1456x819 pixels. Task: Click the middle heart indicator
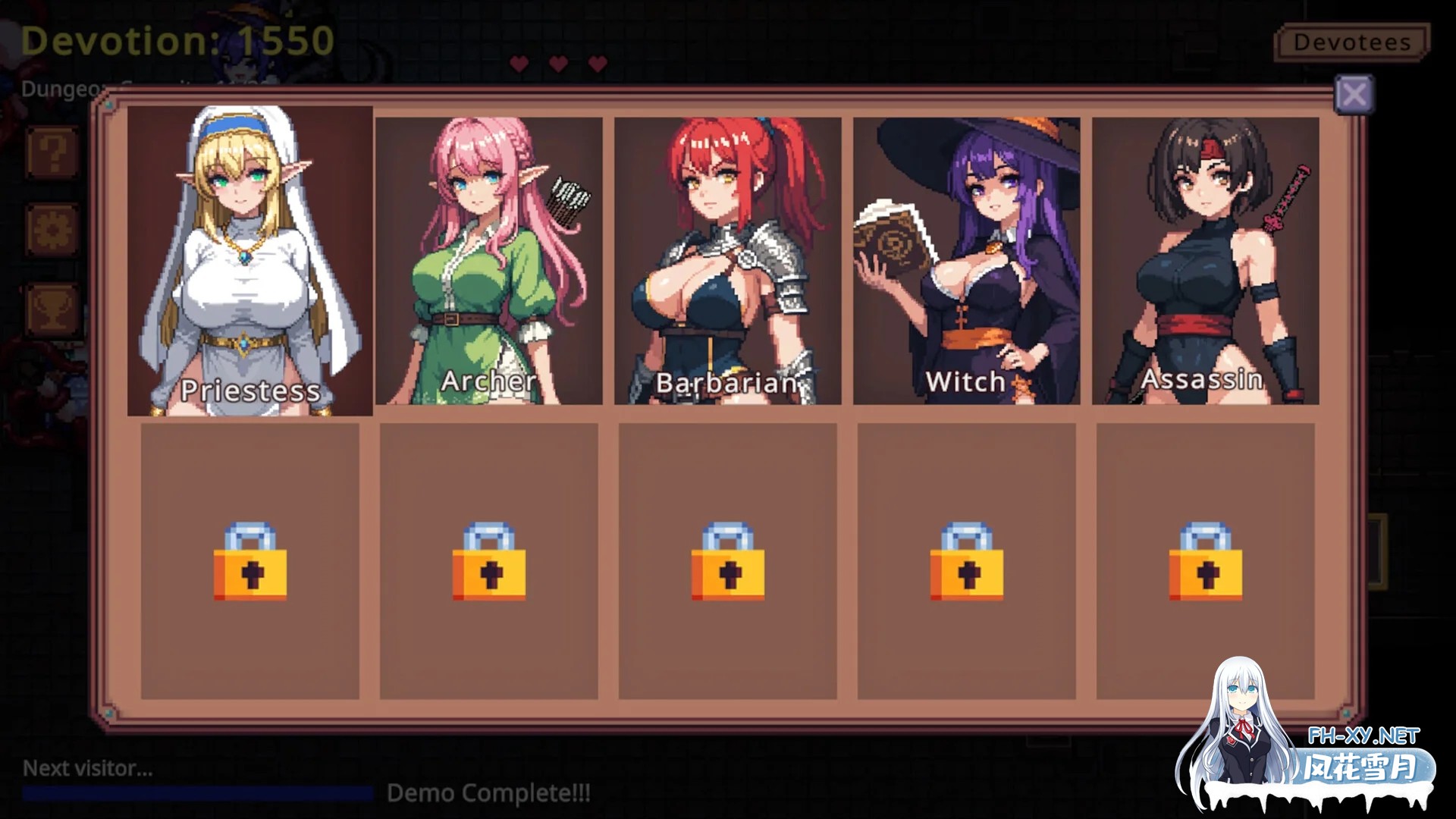click(557, 64)
